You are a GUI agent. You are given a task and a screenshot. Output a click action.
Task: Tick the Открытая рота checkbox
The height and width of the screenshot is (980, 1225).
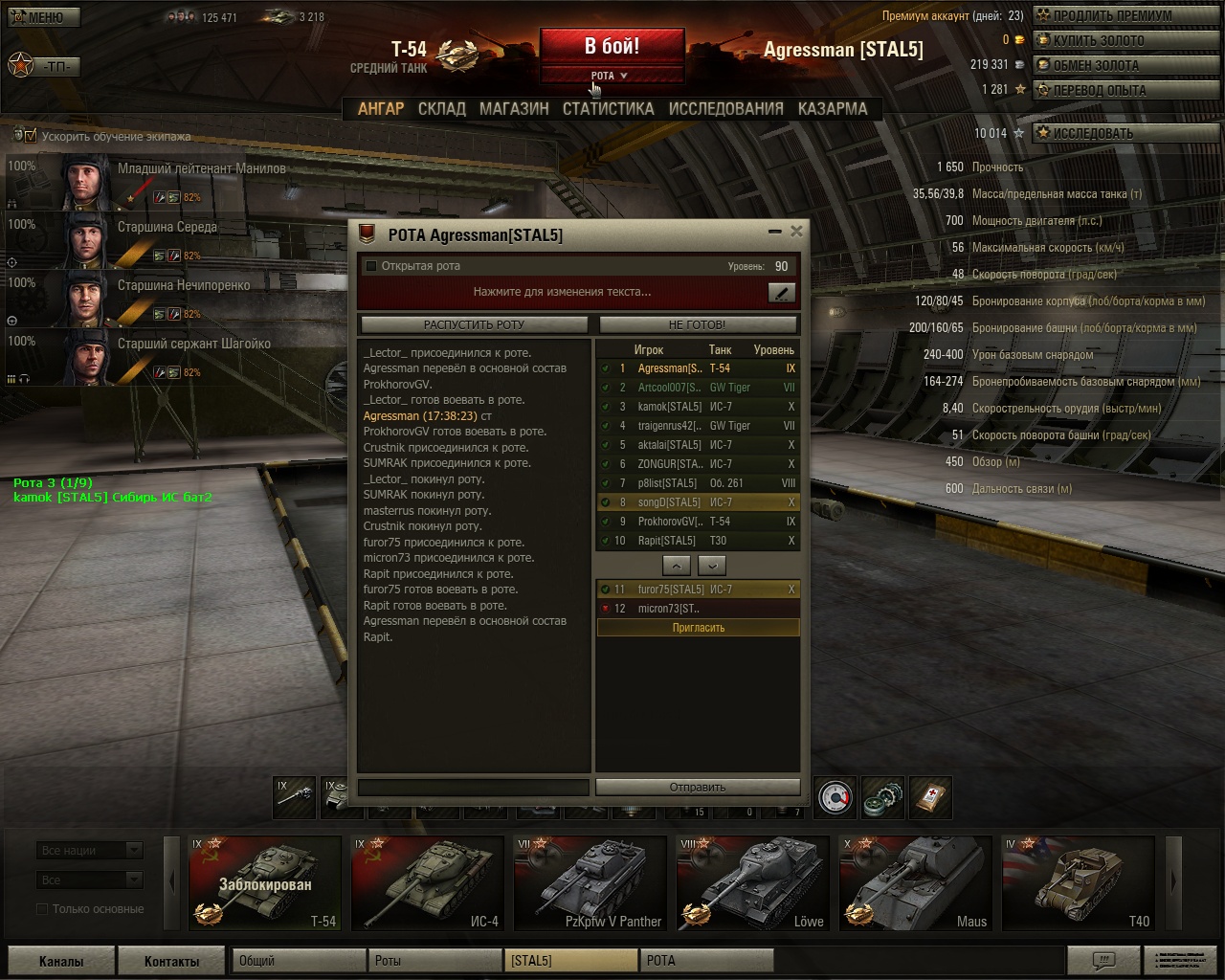(x=371, y=266)
